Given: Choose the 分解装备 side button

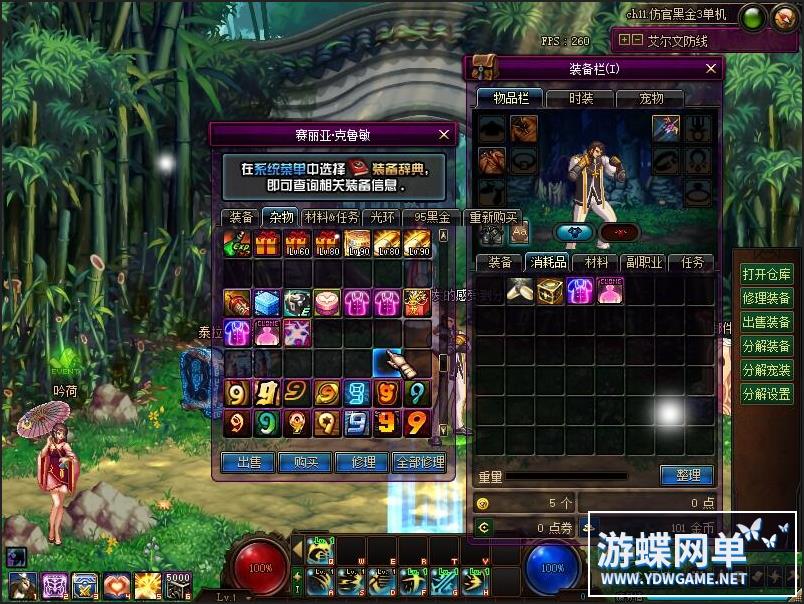Looking at the screenshot, I should 766,346.
